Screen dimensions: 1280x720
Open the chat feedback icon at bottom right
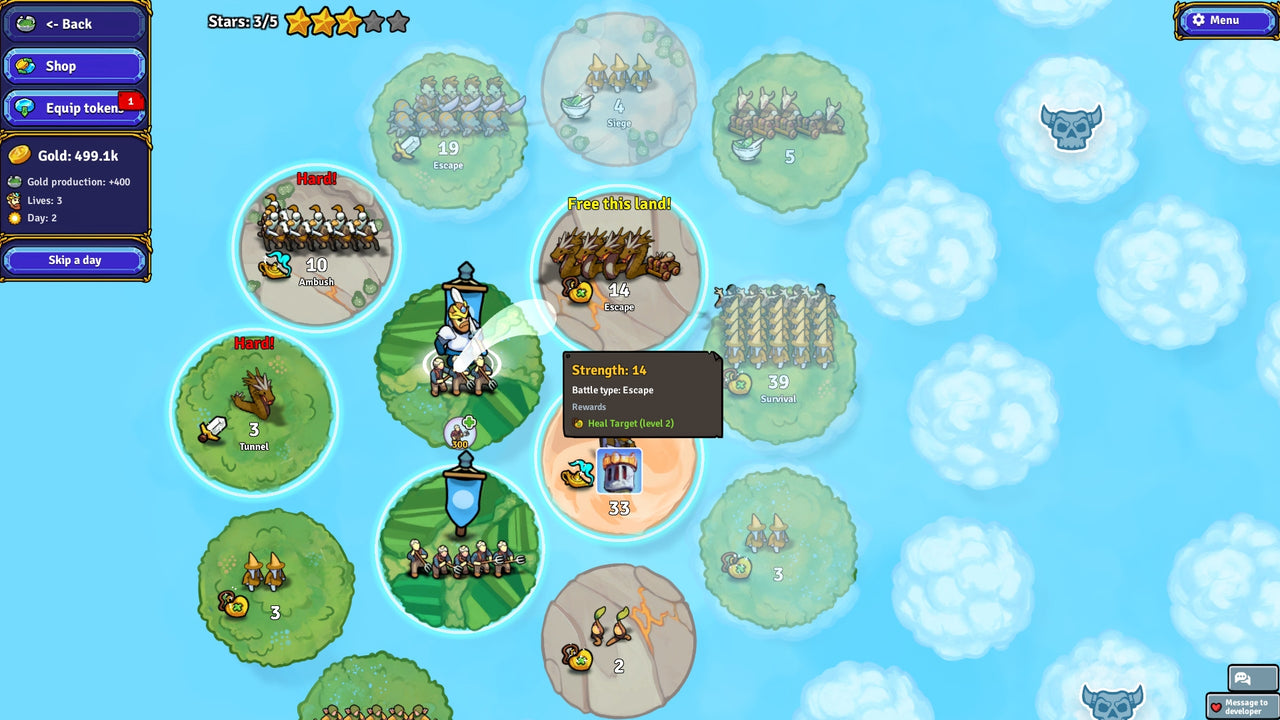coord(1243,678)
